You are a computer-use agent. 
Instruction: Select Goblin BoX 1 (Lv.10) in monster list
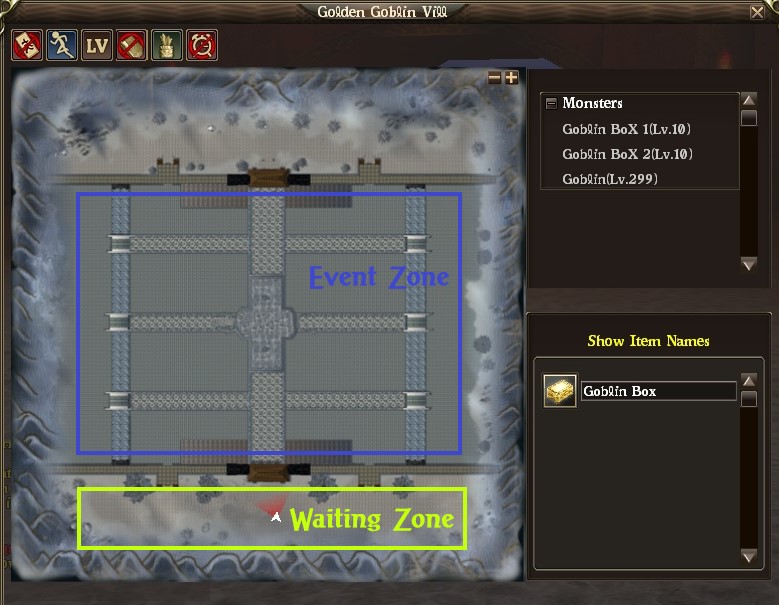[627, 129]
